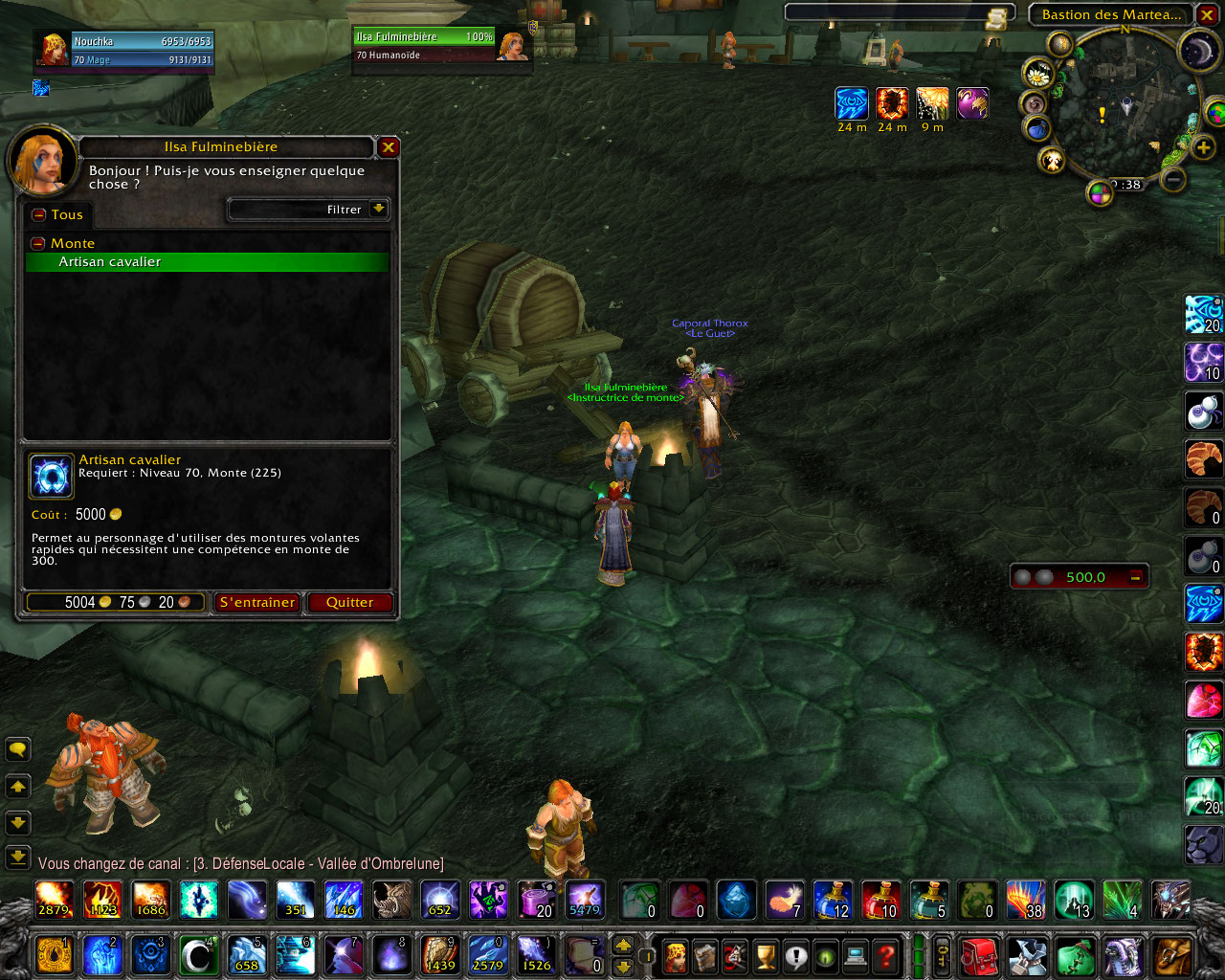Select the blue Arcane Intellect buff icon
1225x980 pixels.
click(x=851, y=103)
